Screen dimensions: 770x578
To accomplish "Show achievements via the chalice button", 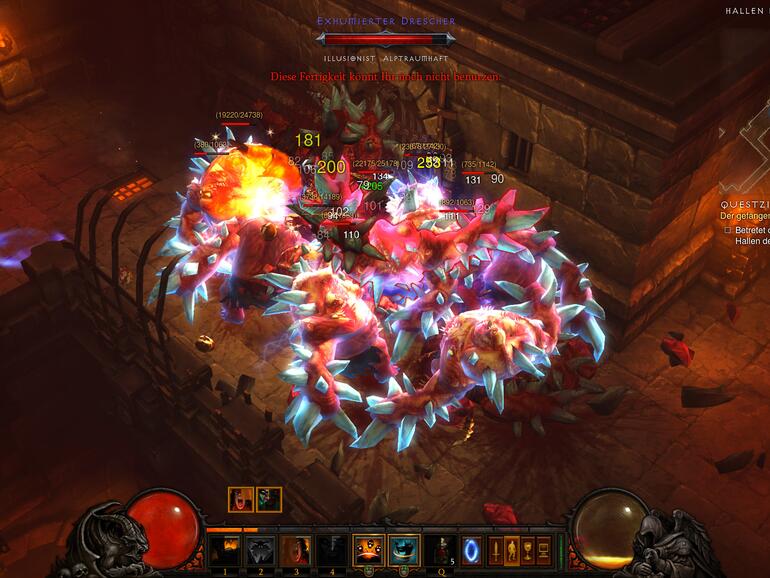I will (x=527, y=550).
